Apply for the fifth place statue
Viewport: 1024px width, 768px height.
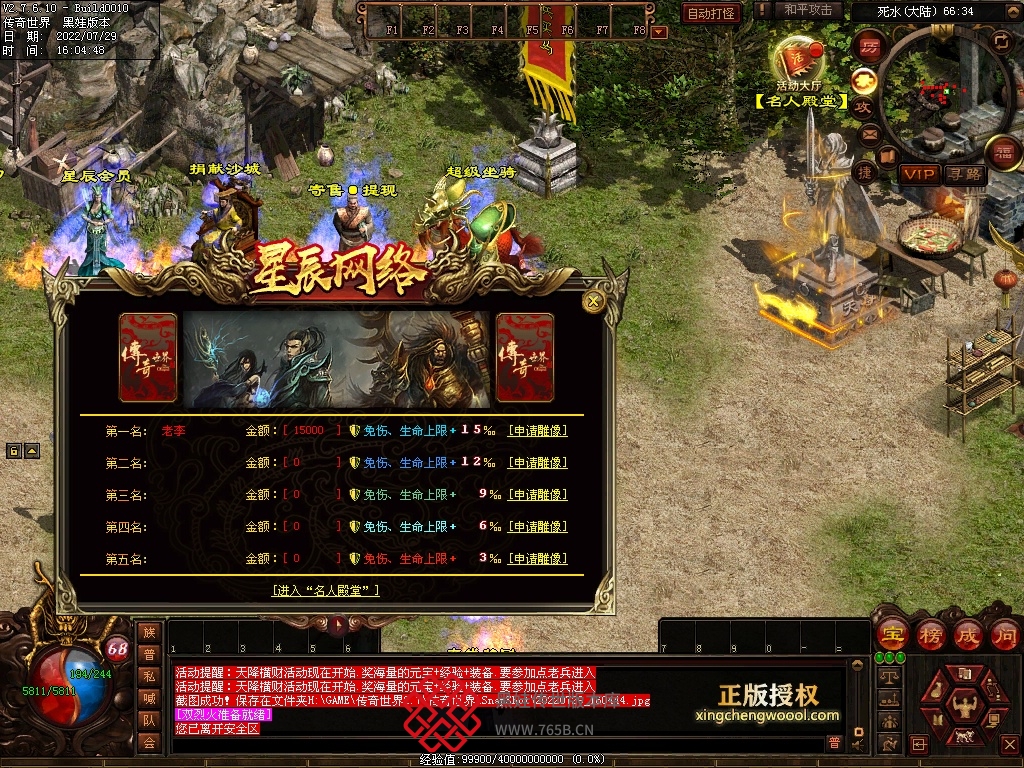[x=537, y=559]
